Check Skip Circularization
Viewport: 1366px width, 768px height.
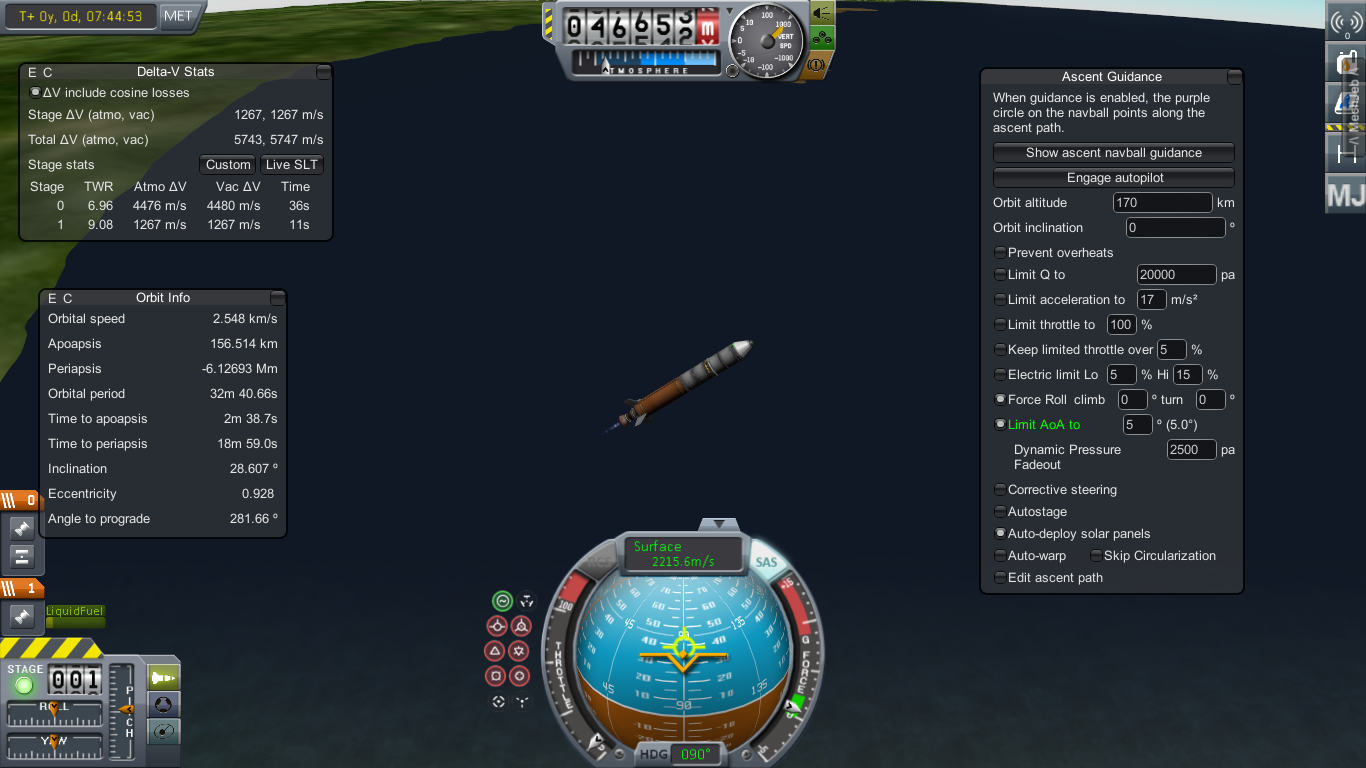pyautogui.click(x=1096, y=556)
